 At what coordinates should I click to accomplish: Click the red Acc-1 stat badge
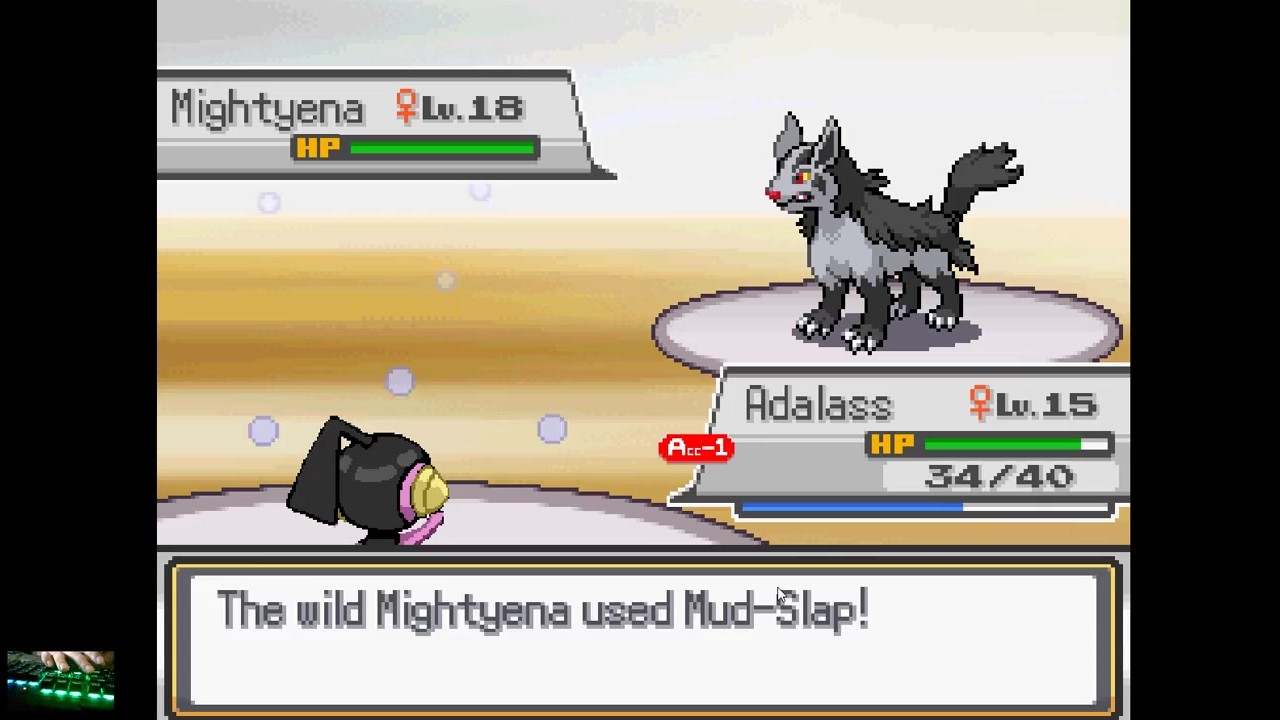pos(697,448)
